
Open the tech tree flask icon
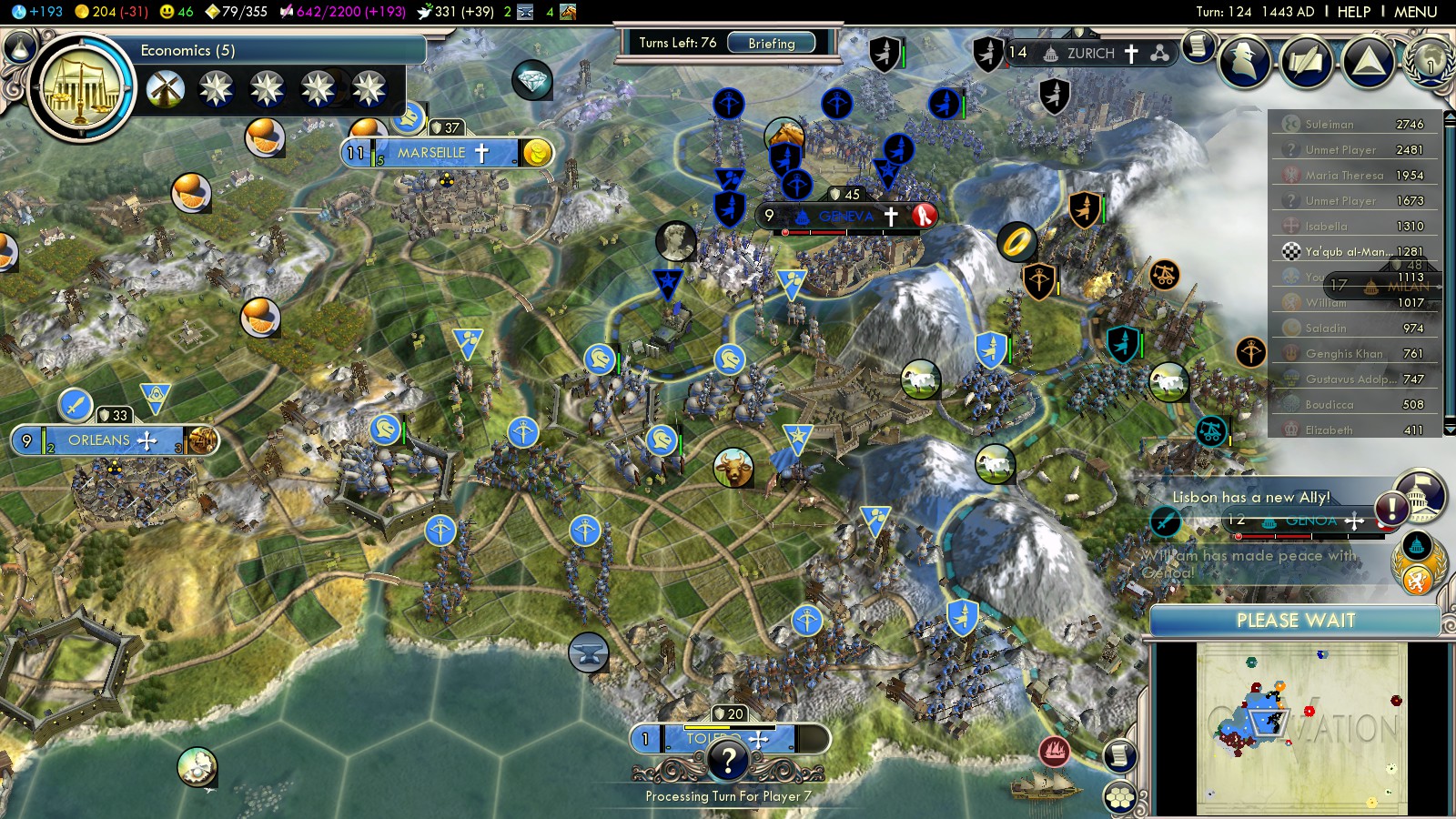click(x=20, y=46)
